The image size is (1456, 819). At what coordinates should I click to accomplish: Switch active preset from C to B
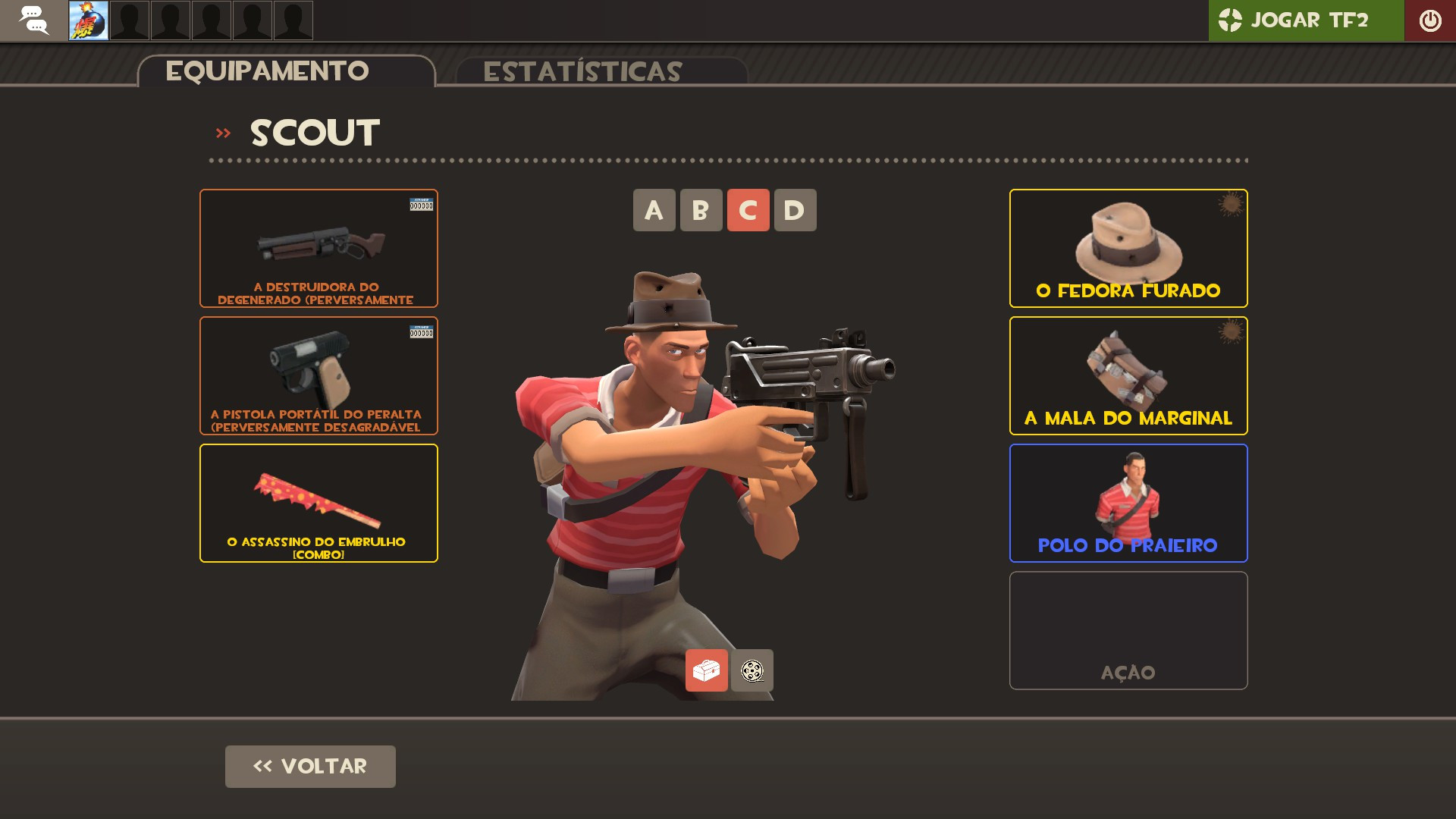click(x=700, y=210)
